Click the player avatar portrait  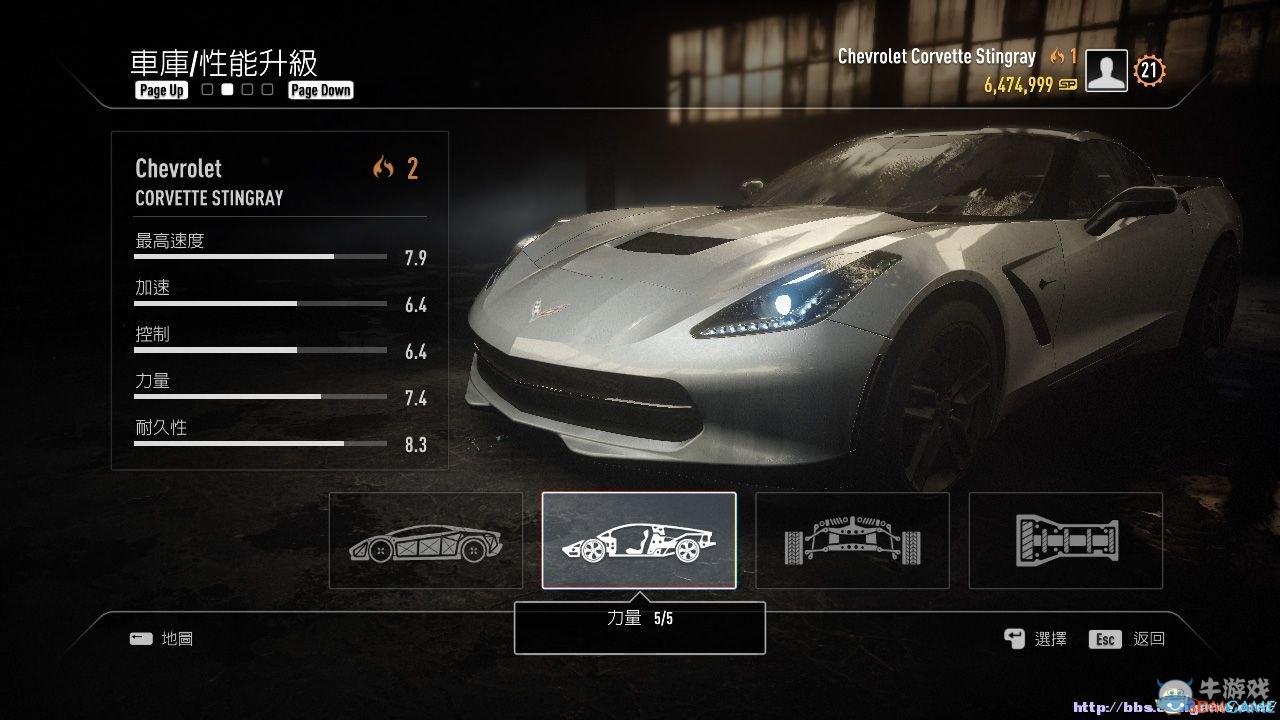tap(1105, 70)
